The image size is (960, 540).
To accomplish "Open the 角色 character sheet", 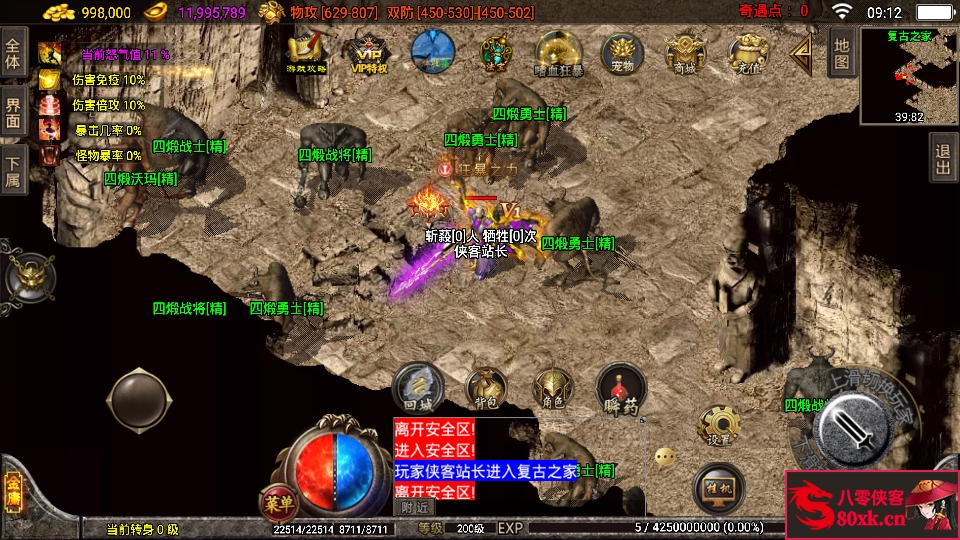I will coord(552,390).
